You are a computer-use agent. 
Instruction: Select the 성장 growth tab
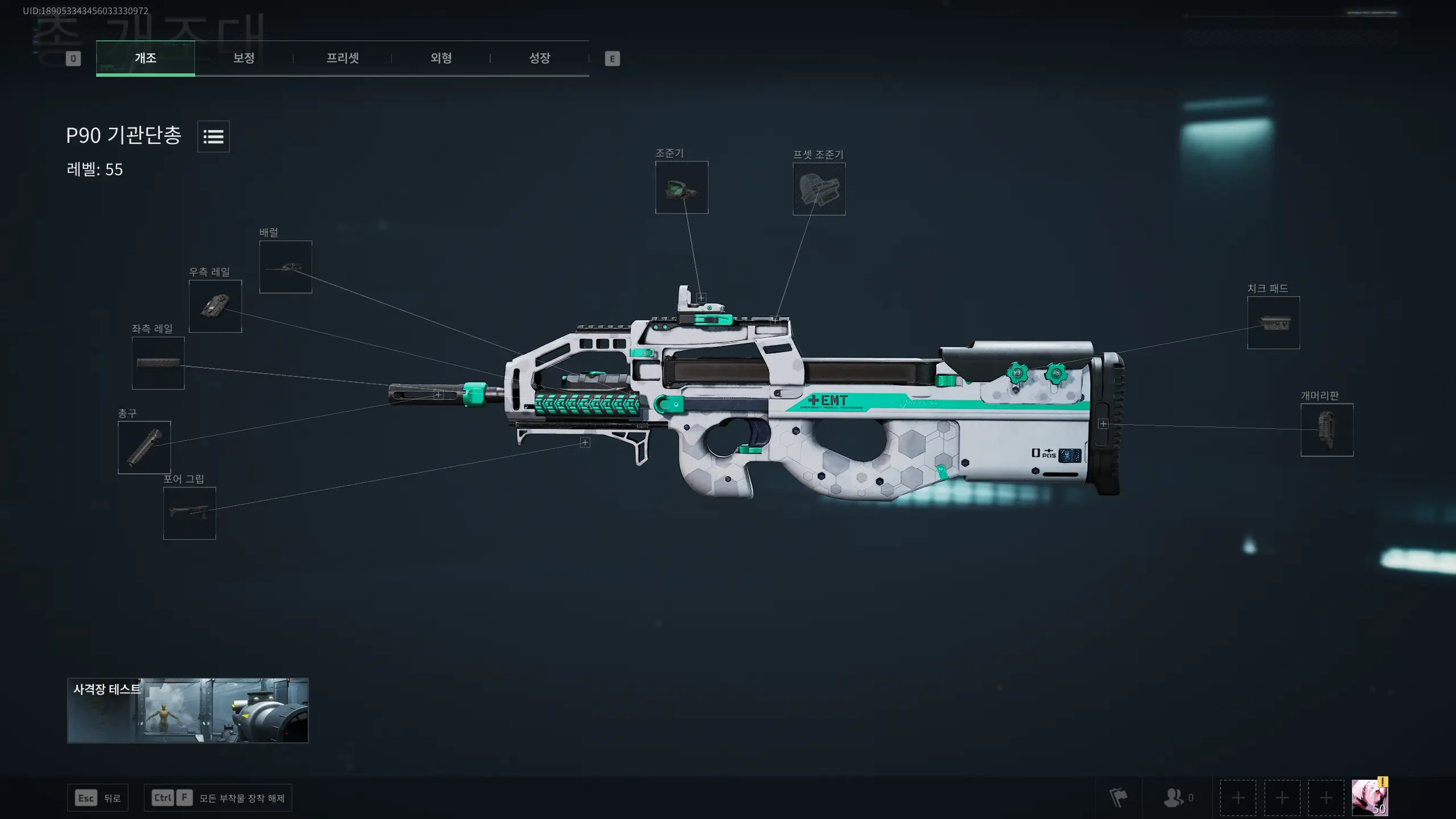pyautogui.click(x=539, y=57)
